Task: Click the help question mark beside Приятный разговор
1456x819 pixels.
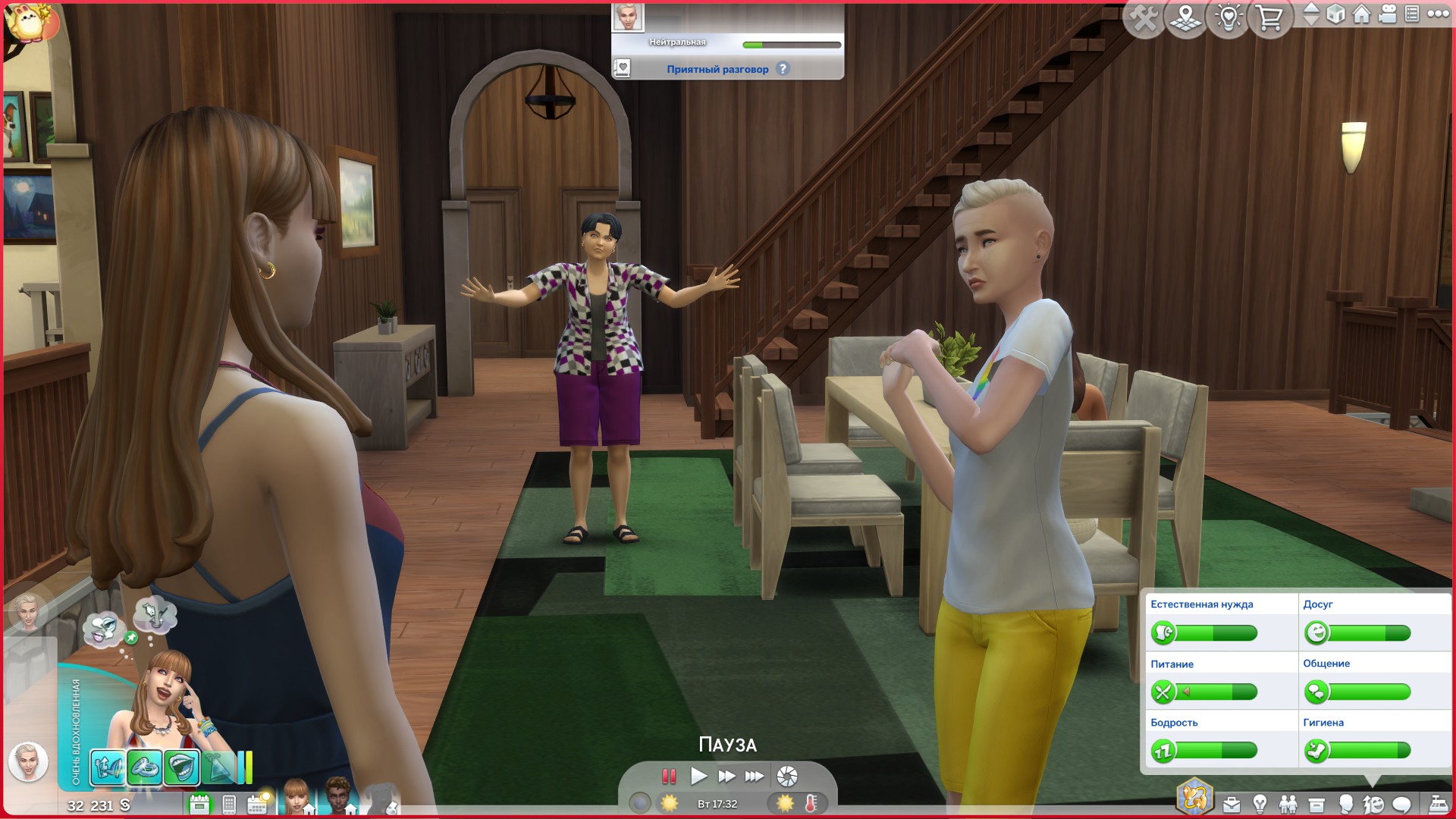Action: point(783,69)
